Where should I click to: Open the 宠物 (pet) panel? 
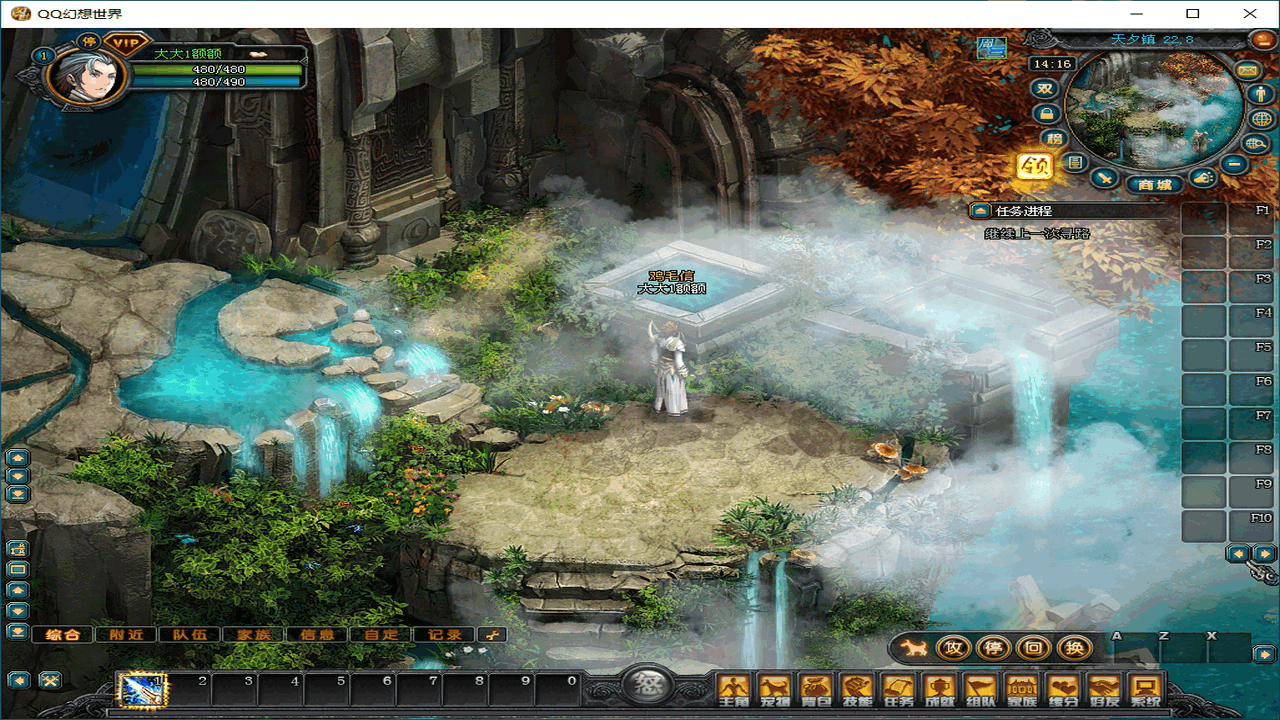pyautogui.click(x=775, y=688)
